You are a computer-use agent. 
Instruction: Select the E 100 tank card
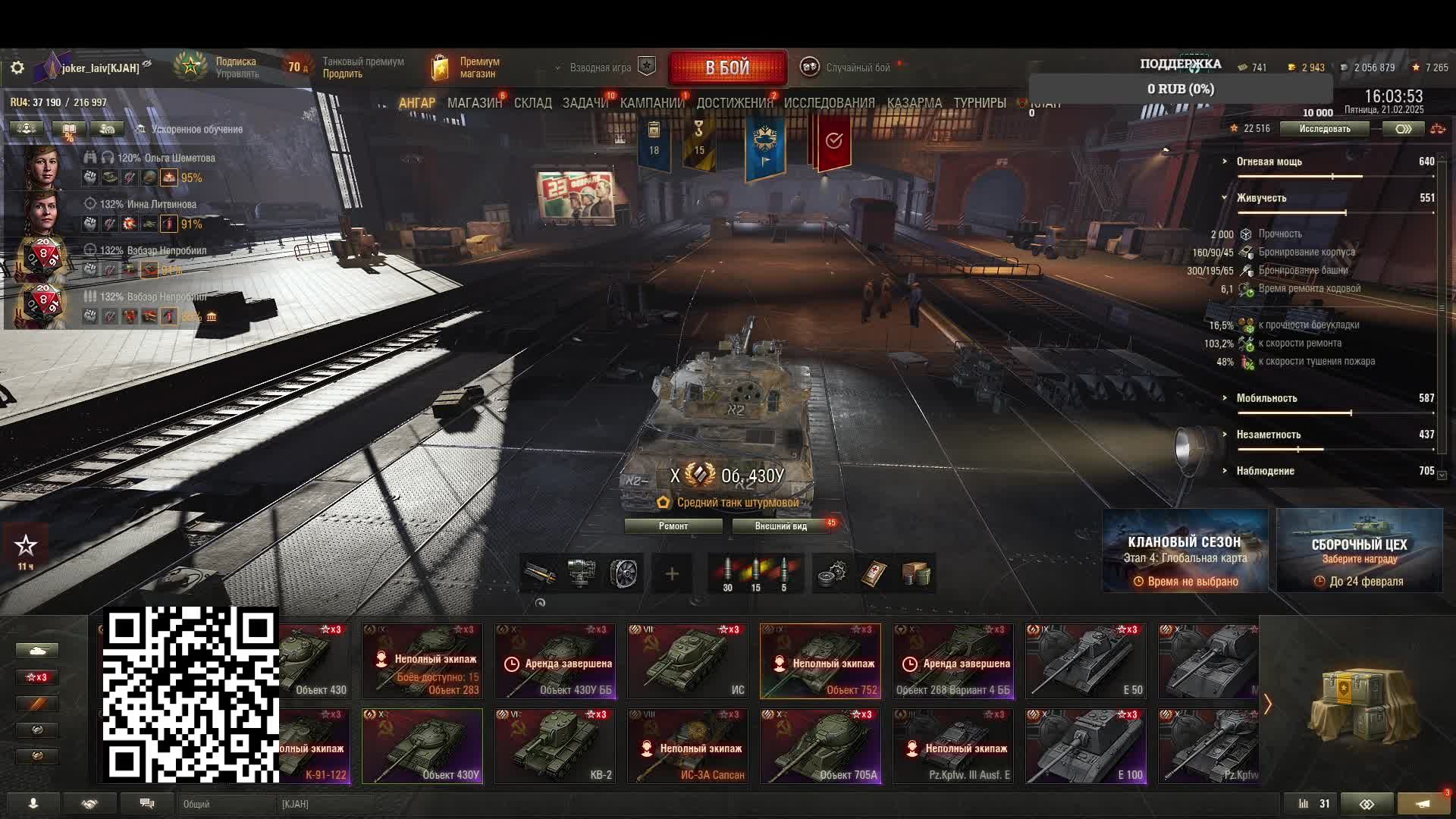click(x=1086, y=745)
